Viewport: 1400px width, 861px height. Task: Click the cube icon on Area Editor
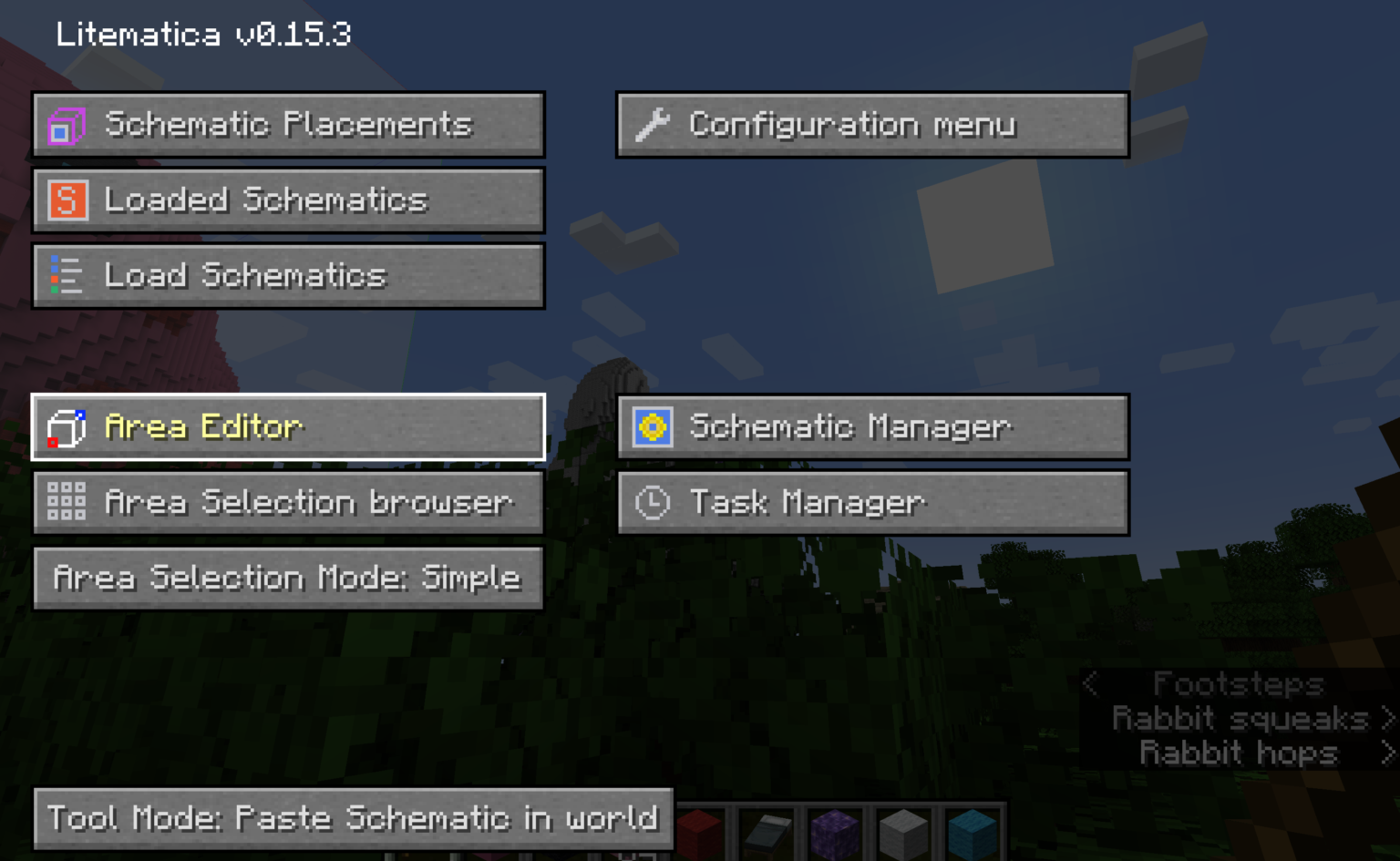[x=66, y=427]
